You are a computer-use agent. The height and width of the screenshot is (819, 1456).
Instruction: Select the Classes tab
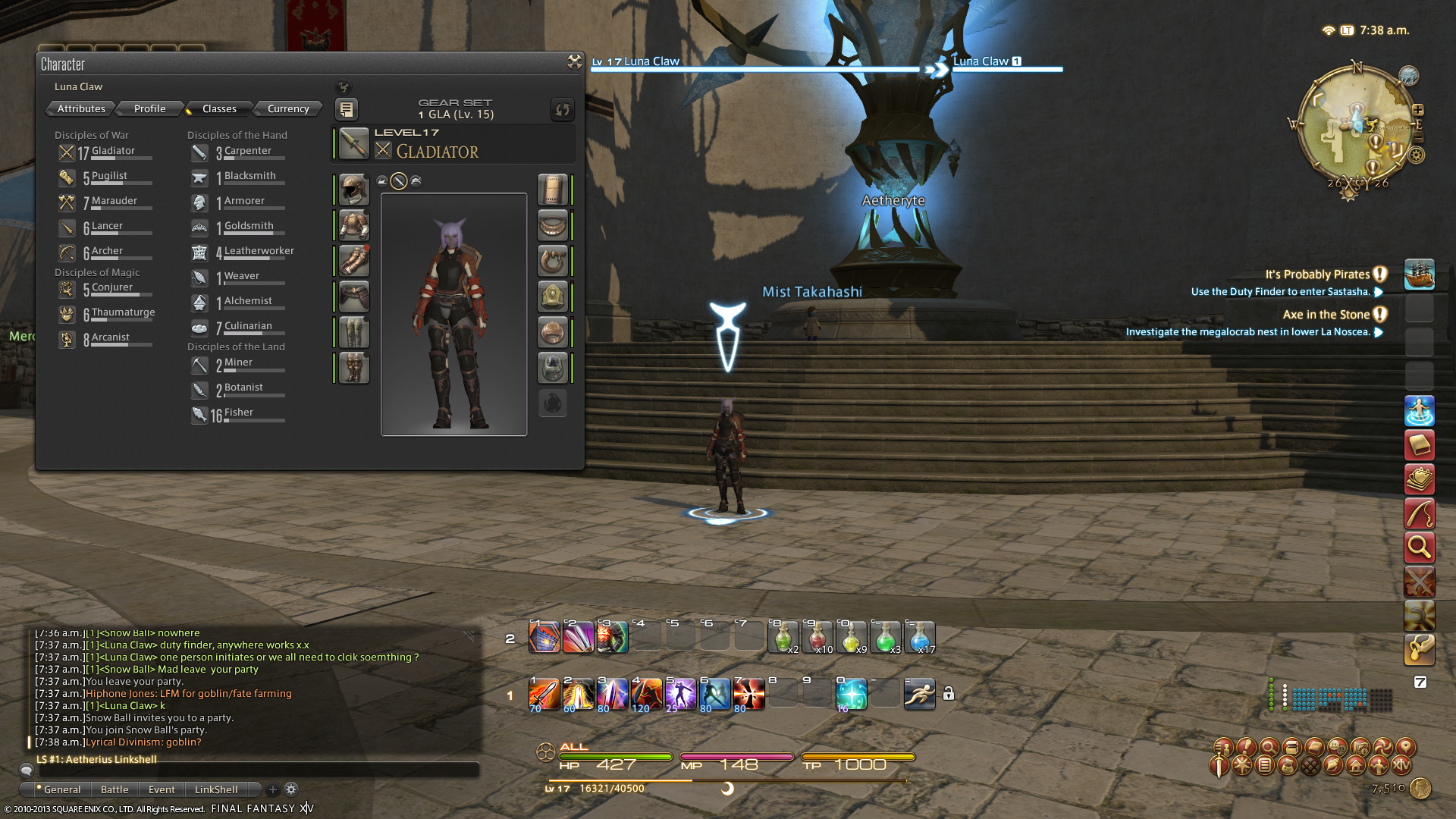[219, 108]
